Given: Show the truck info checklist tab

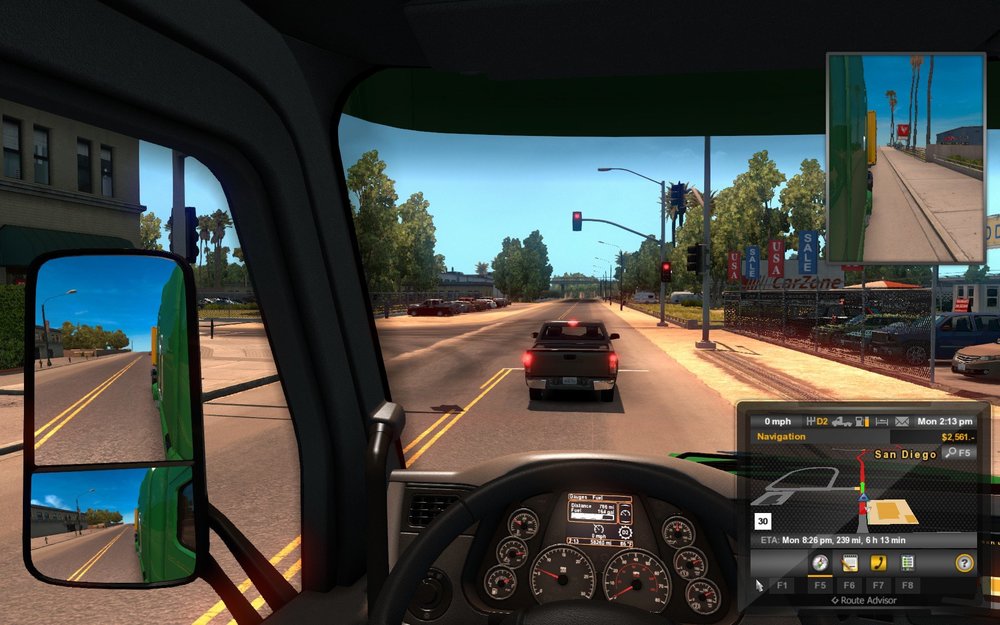Looking at the screenshot, I should pos(907,563).
